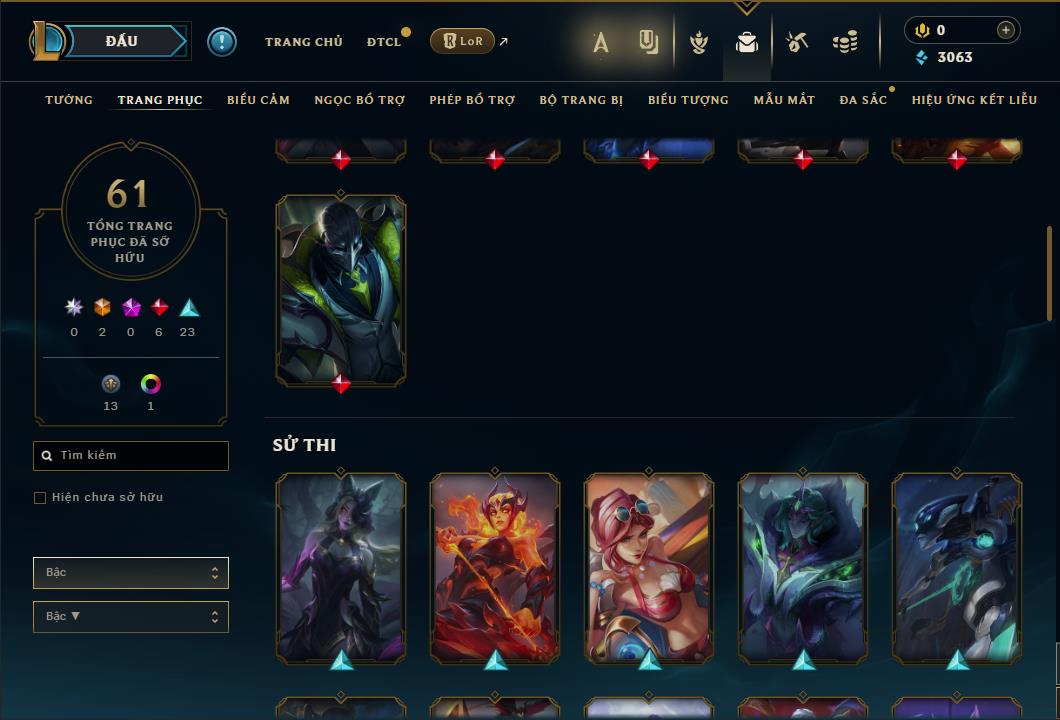Show the PHÉP BỔ TRỢ tab

tap(472, 100)
